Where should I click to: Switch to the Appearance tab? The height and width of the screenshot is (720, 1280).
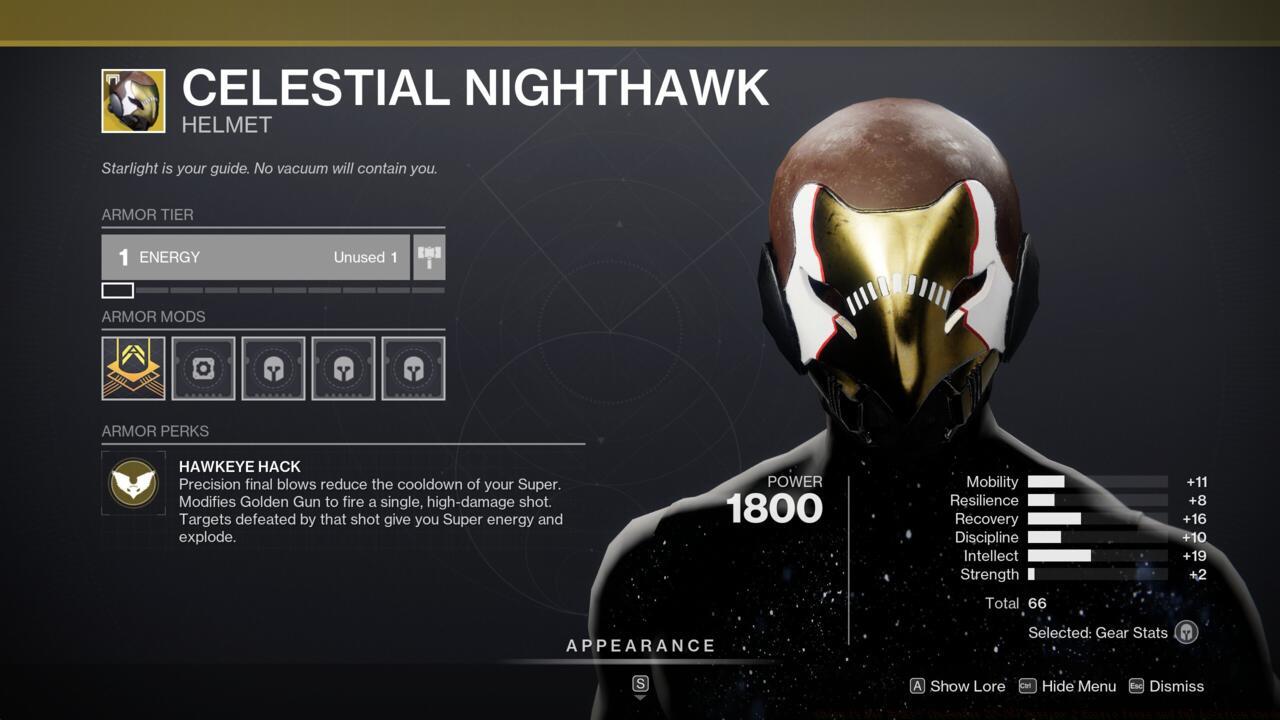click(640, 645)
